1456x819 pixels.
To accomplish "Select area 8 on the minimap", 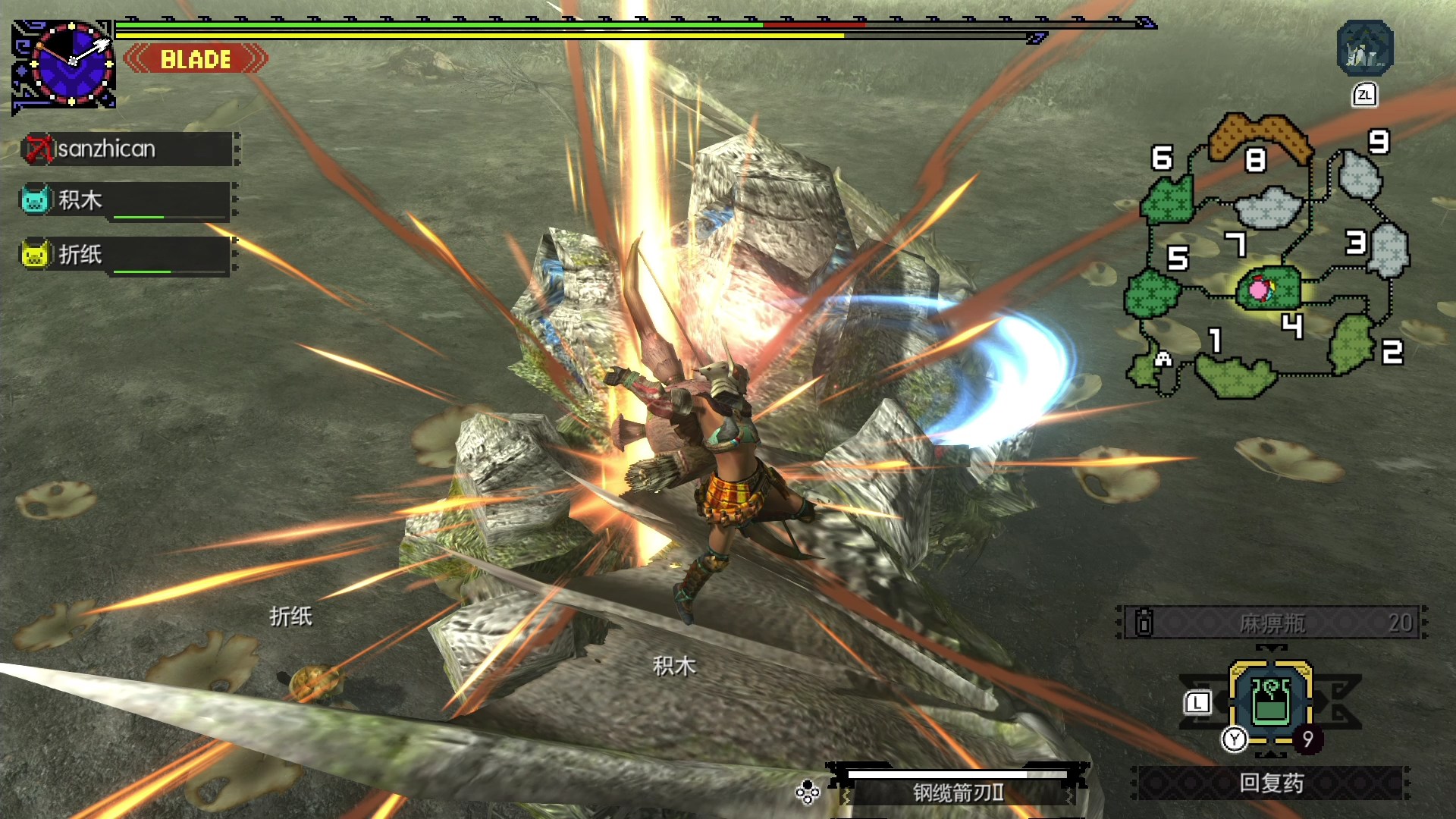I will pos(1260,135).
